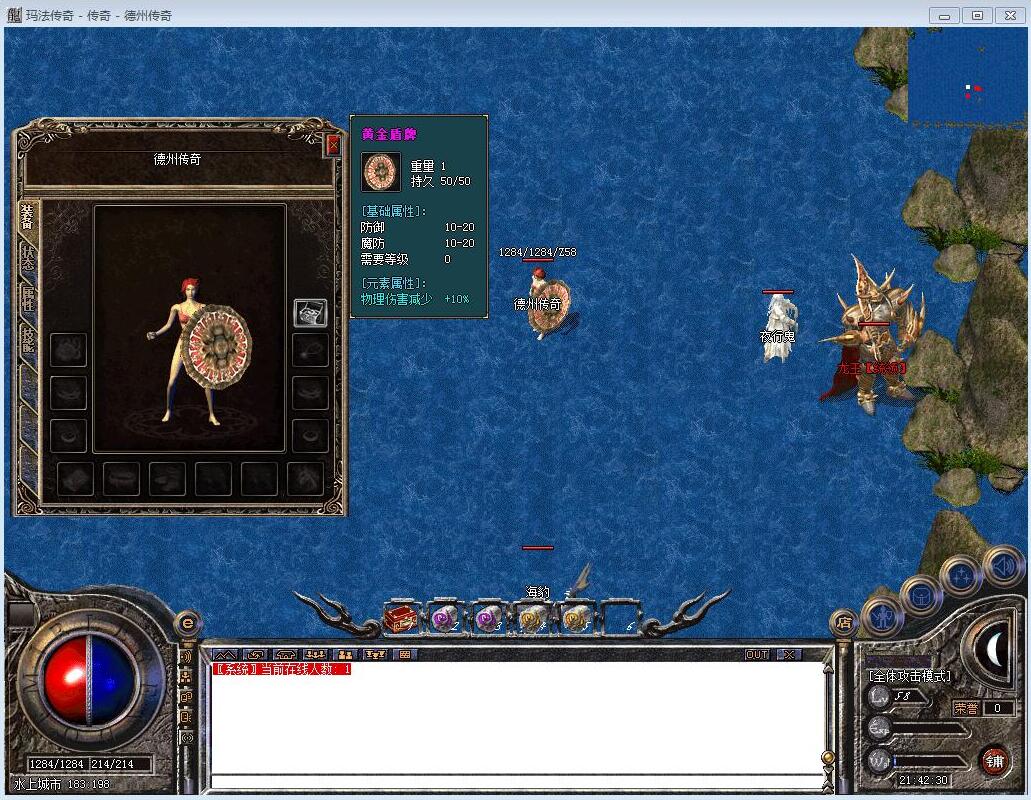Click the round e button

pos(187,623)
